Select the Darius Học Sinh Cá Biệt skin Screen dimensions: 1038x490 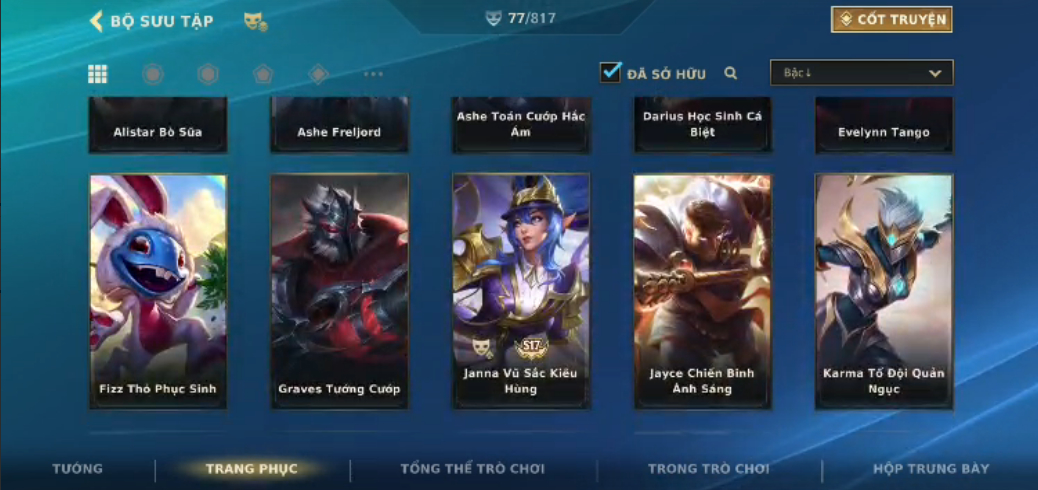[x=702, y=126]
